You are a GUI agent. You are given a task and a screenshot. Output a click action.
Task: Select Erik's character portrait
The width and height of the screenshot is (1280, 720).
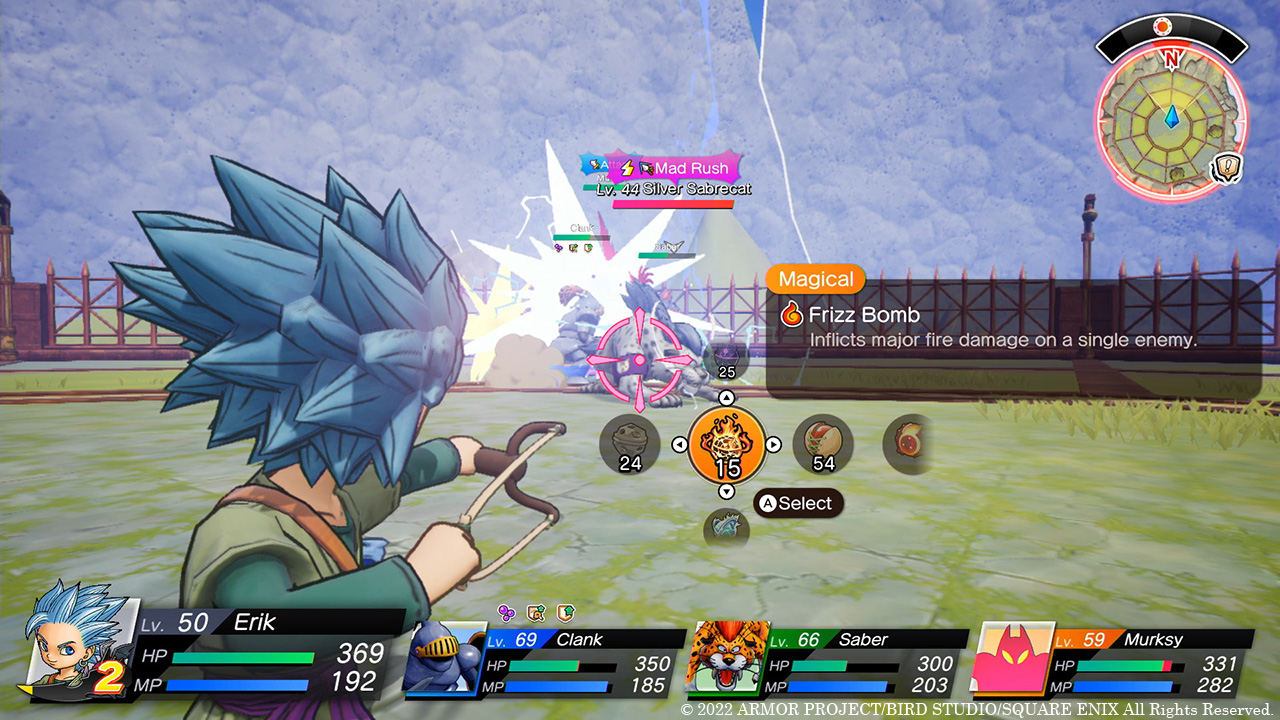pyautogui.click(x=75, y=638)
